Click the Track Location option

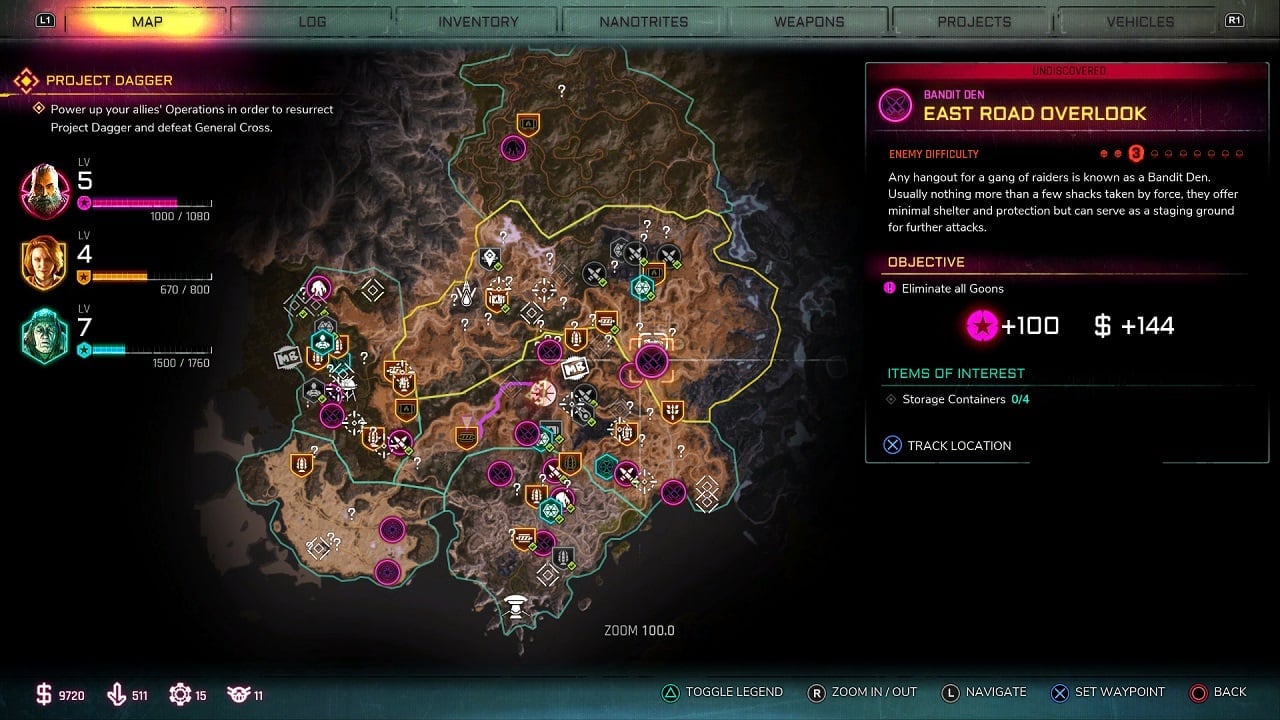pos(947,445)
